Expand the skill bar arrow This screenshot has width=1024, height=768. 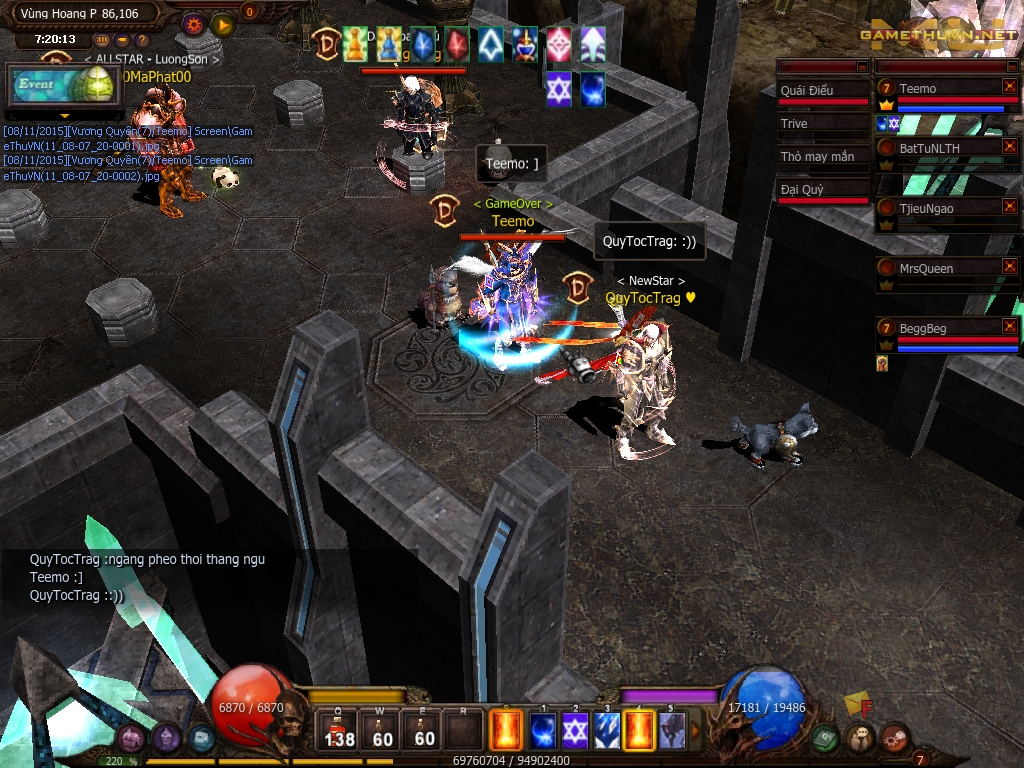pos(696,731)
